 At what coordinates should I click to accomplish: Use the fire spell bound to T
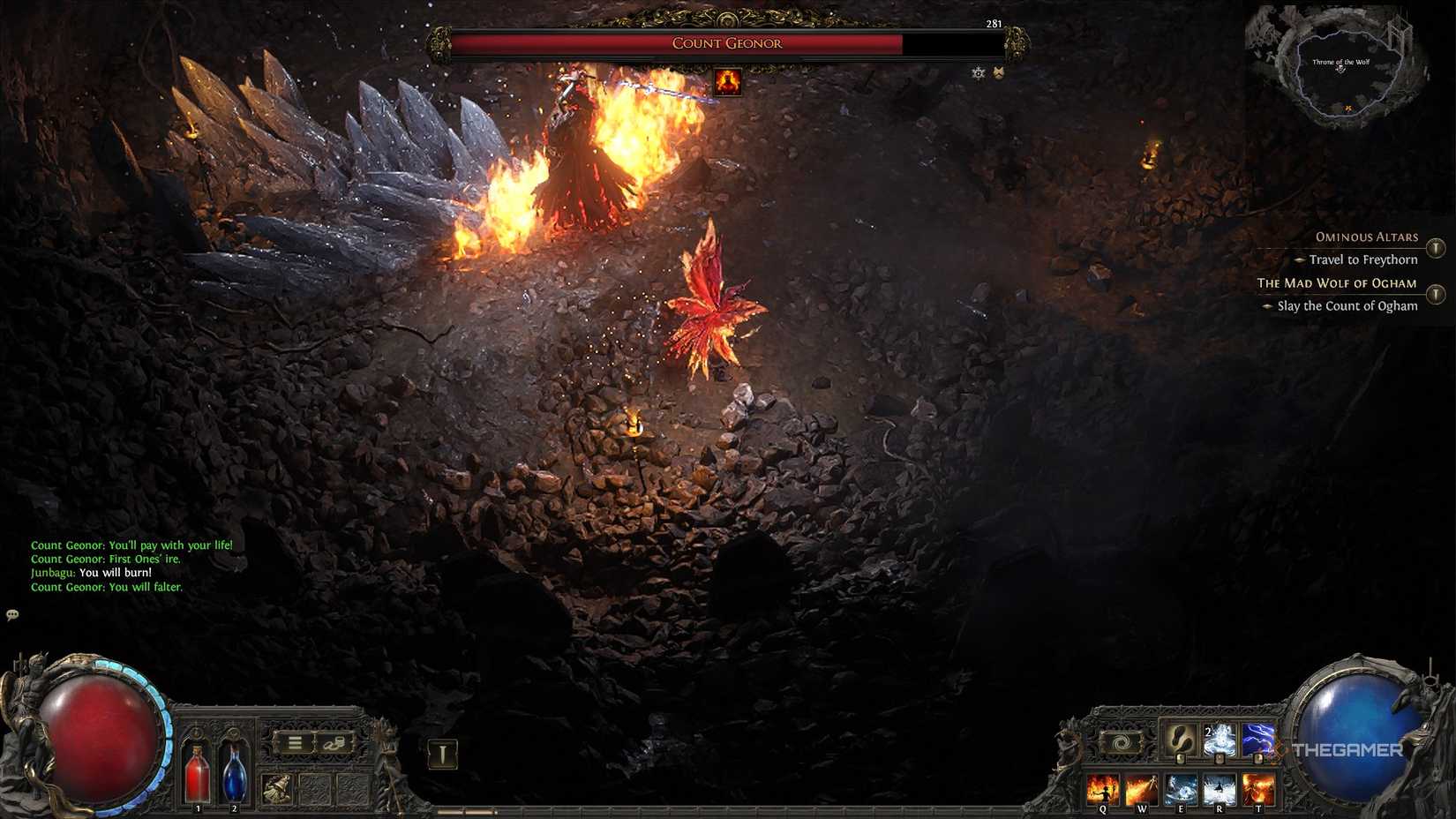[x=1257, y=788]
